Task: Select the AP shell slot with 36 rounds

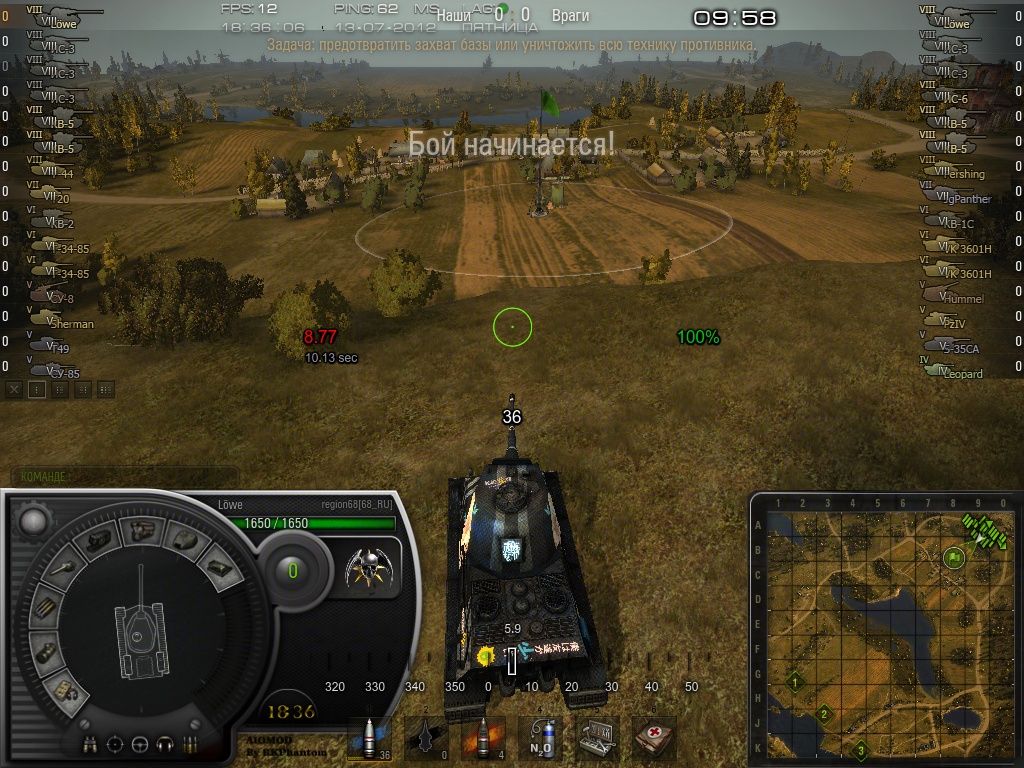Action: coord(369,738)
